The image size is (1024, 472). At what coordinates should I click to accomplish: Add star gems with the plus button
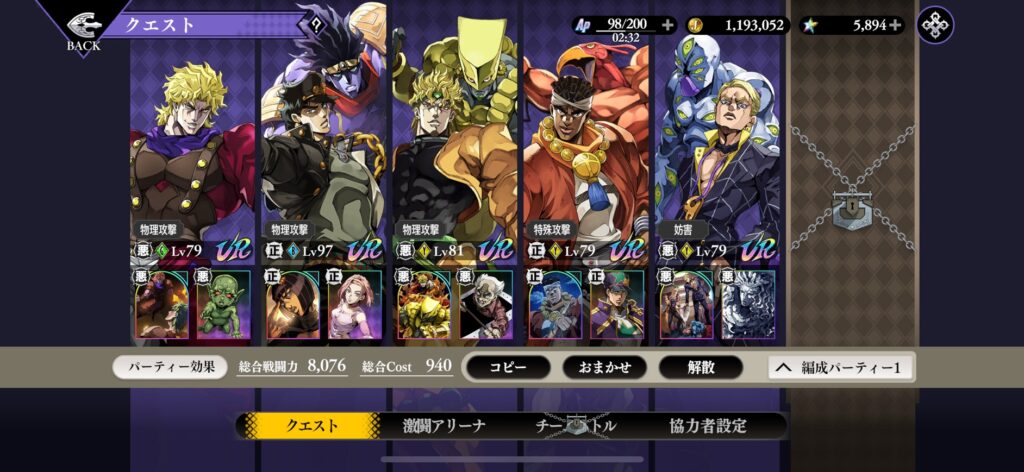[894, 25]
